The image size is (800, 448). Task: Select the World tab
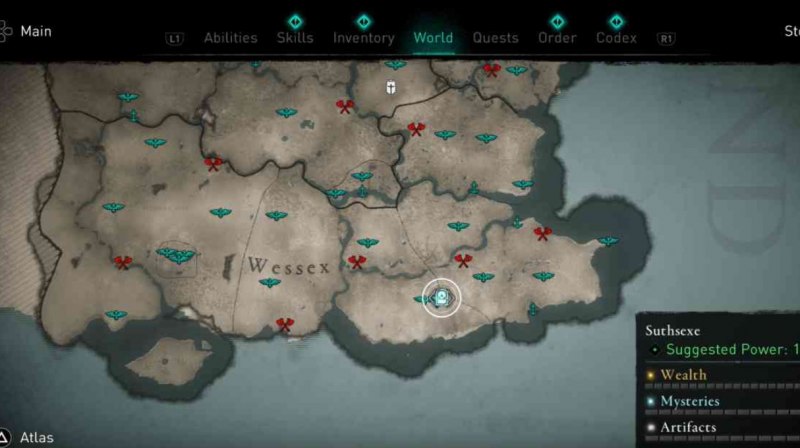(x=433, y=38)
